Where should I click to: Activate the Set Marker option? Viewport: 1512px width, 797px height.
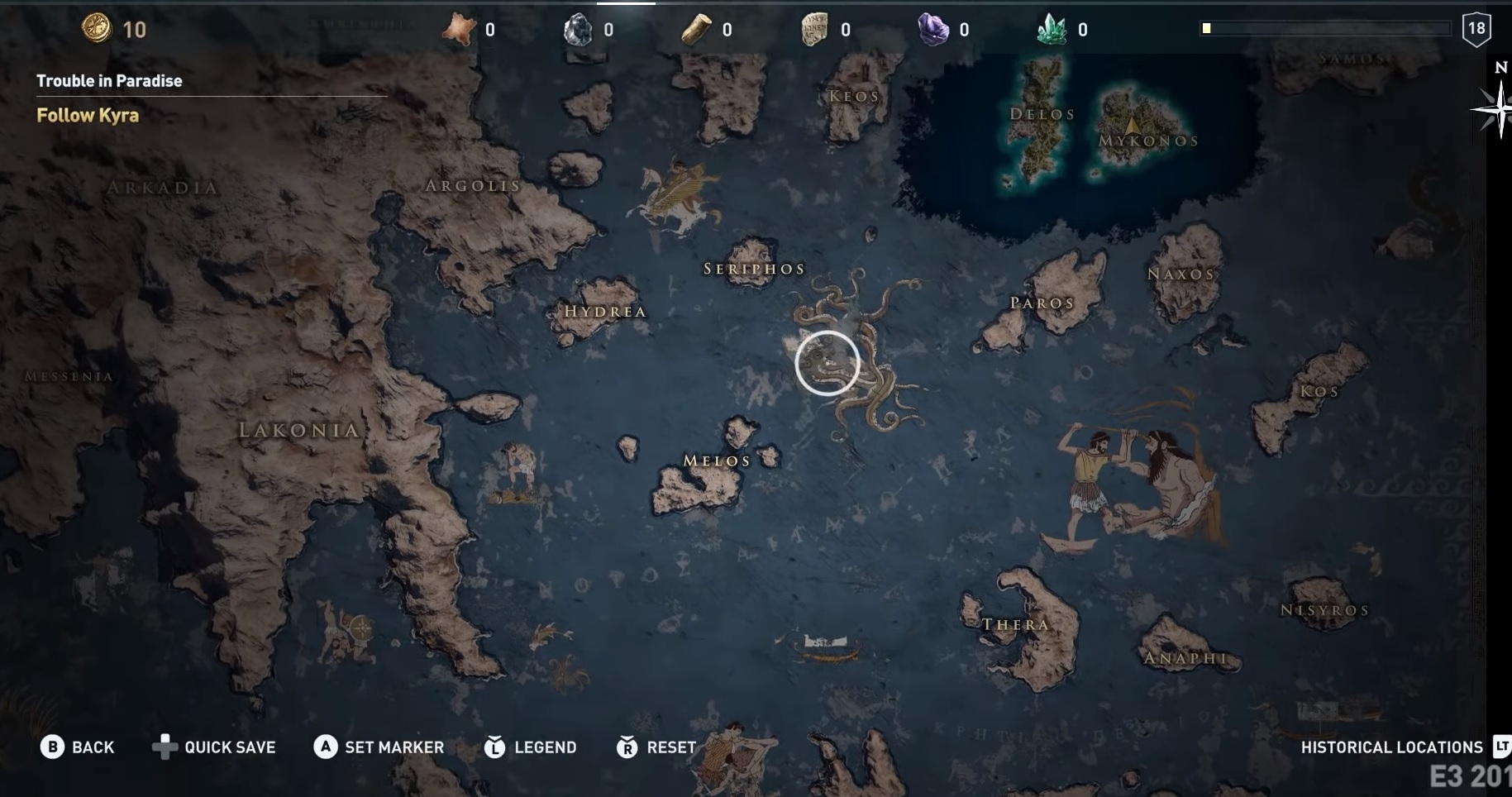[379, 747]
